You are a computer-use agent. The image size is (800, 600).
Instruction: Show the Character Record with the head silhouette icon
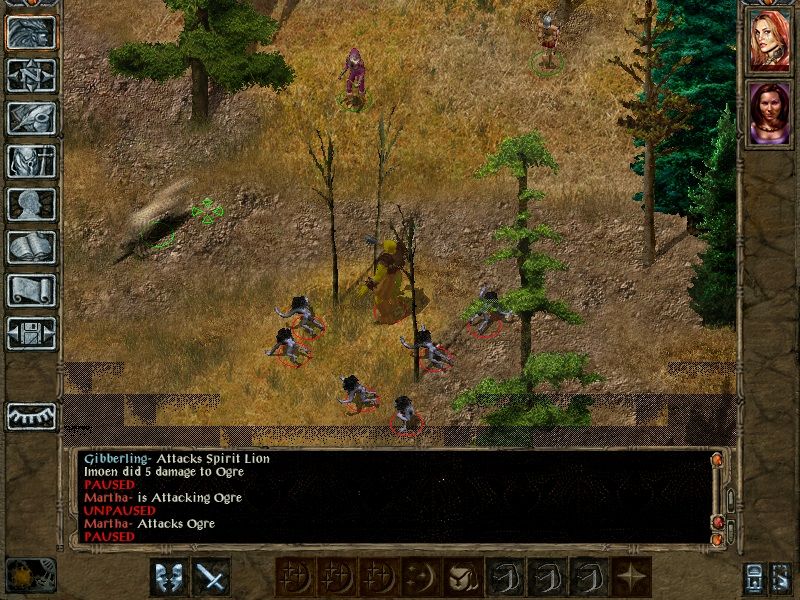[x=31, y=204]
